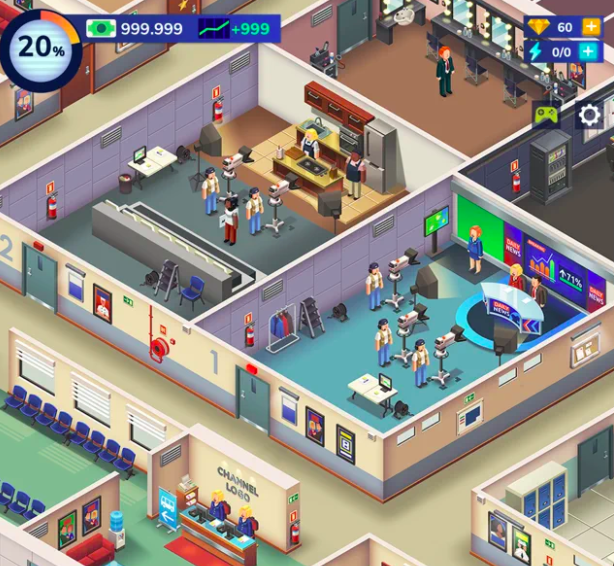
Task: Add energy with the cyan plus button
Action: tap(592, 51)
